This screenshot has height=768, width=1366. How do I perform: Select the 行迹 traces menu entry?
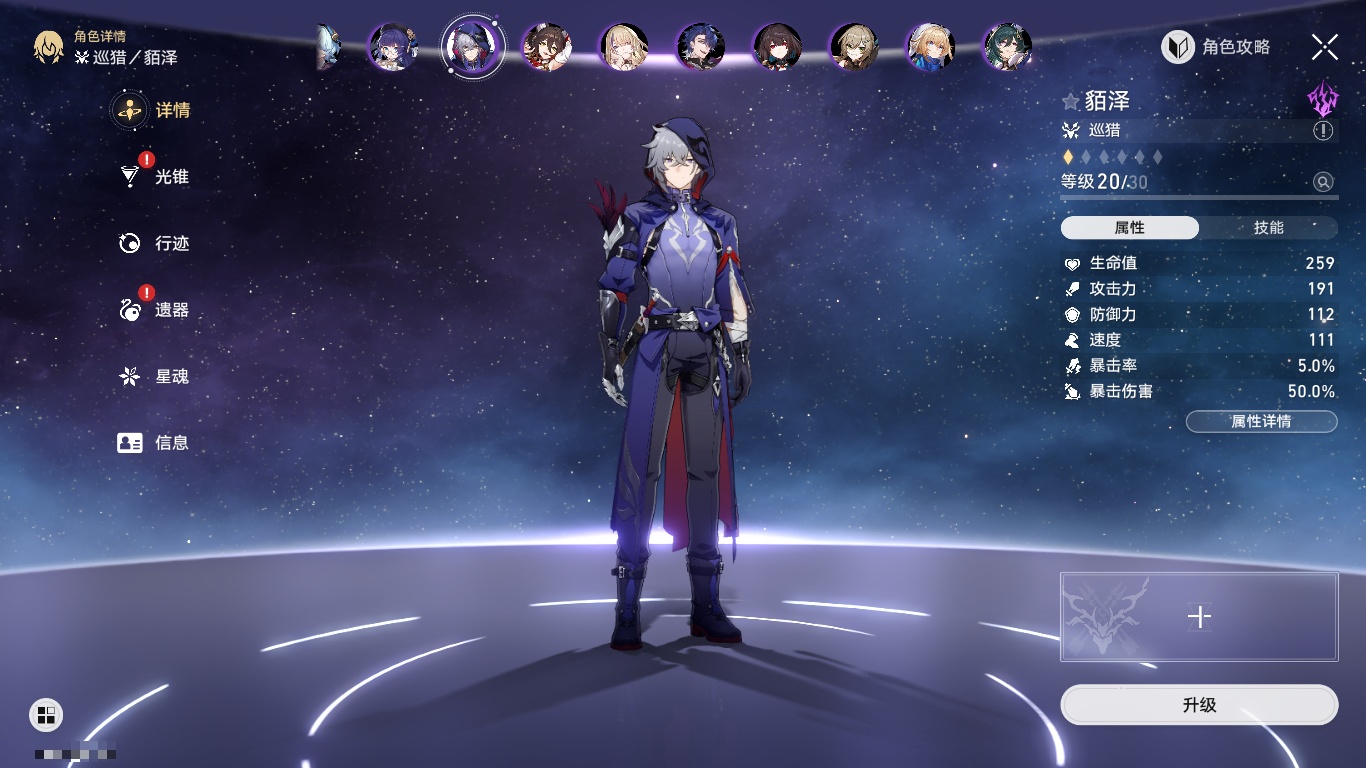pos(171,243)
